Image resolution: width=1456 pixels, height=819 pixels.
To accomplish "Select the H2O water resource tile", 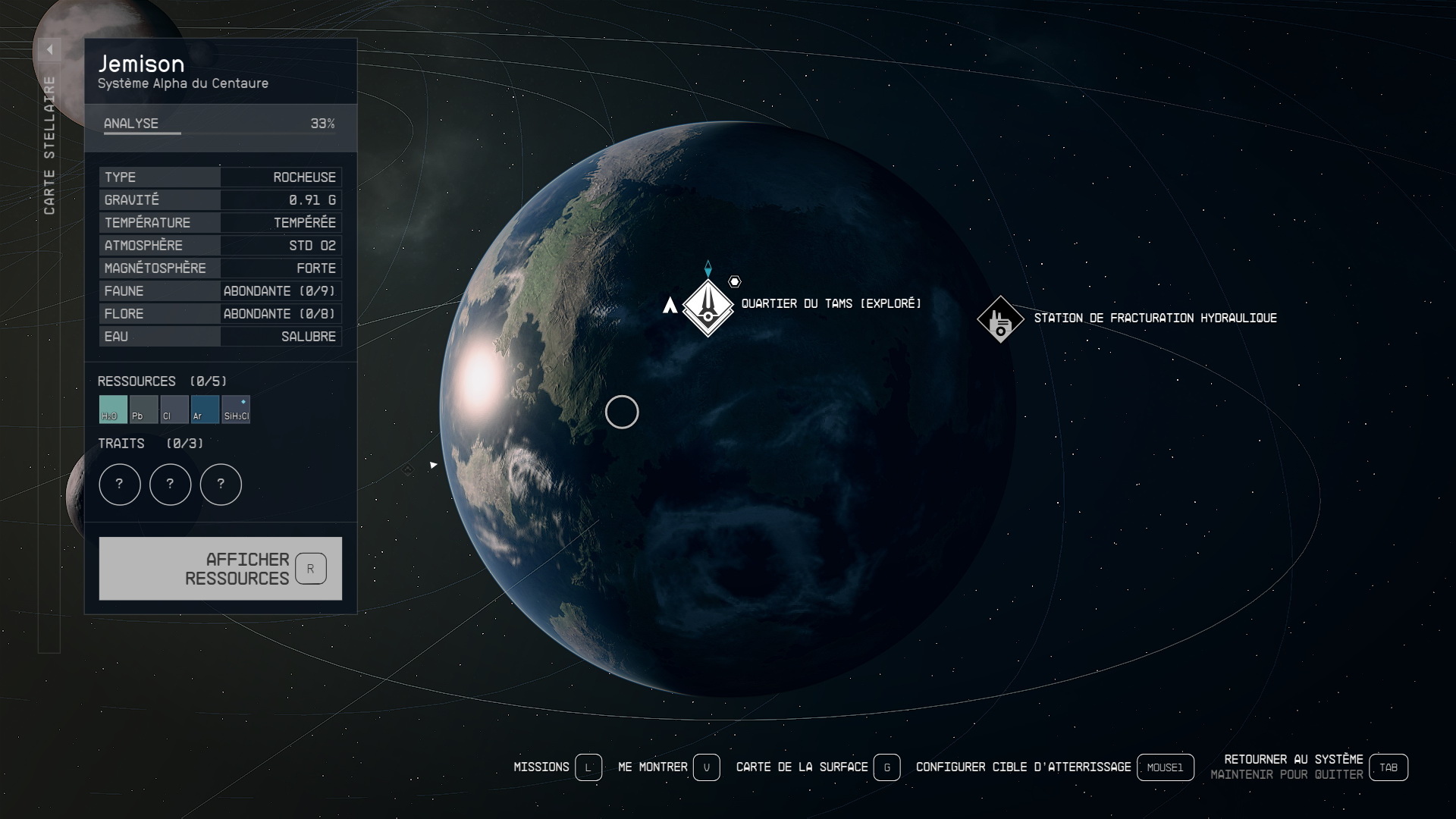I will tap(113, 409).
